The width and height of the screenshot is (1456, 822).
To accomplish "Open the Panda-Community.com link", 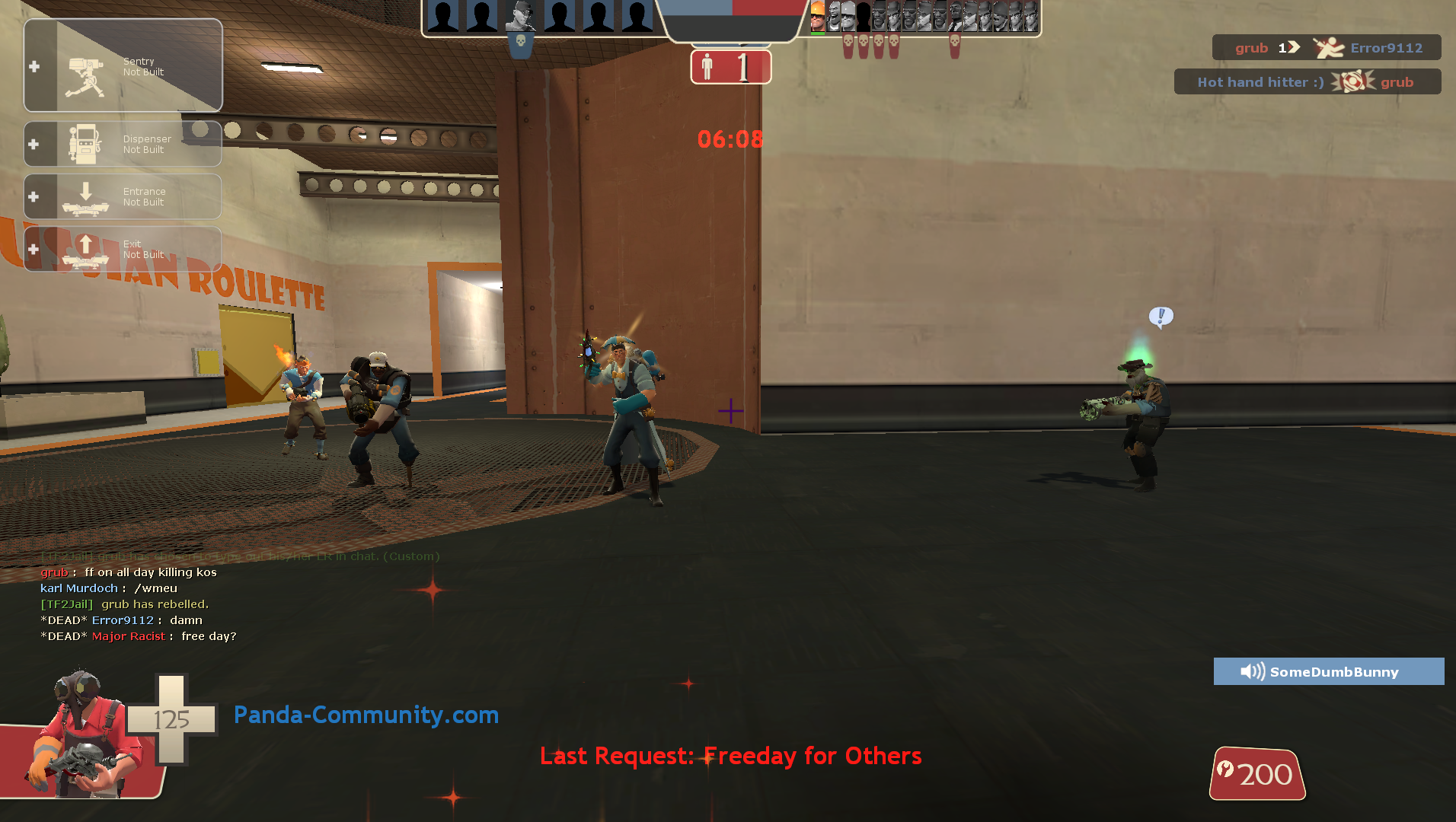I will [366, 715].
